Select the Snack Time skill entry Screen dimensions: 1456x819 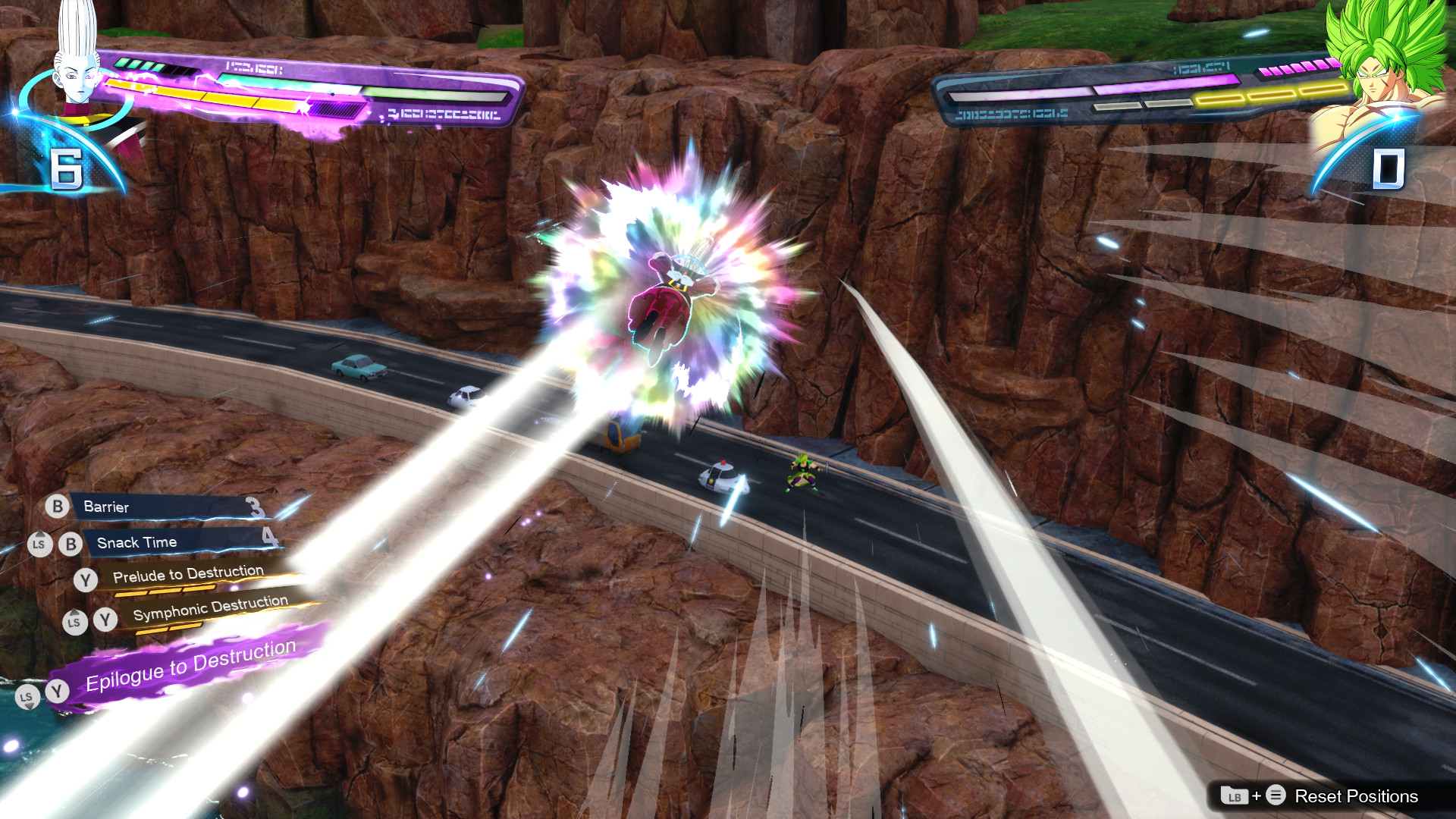136,542
